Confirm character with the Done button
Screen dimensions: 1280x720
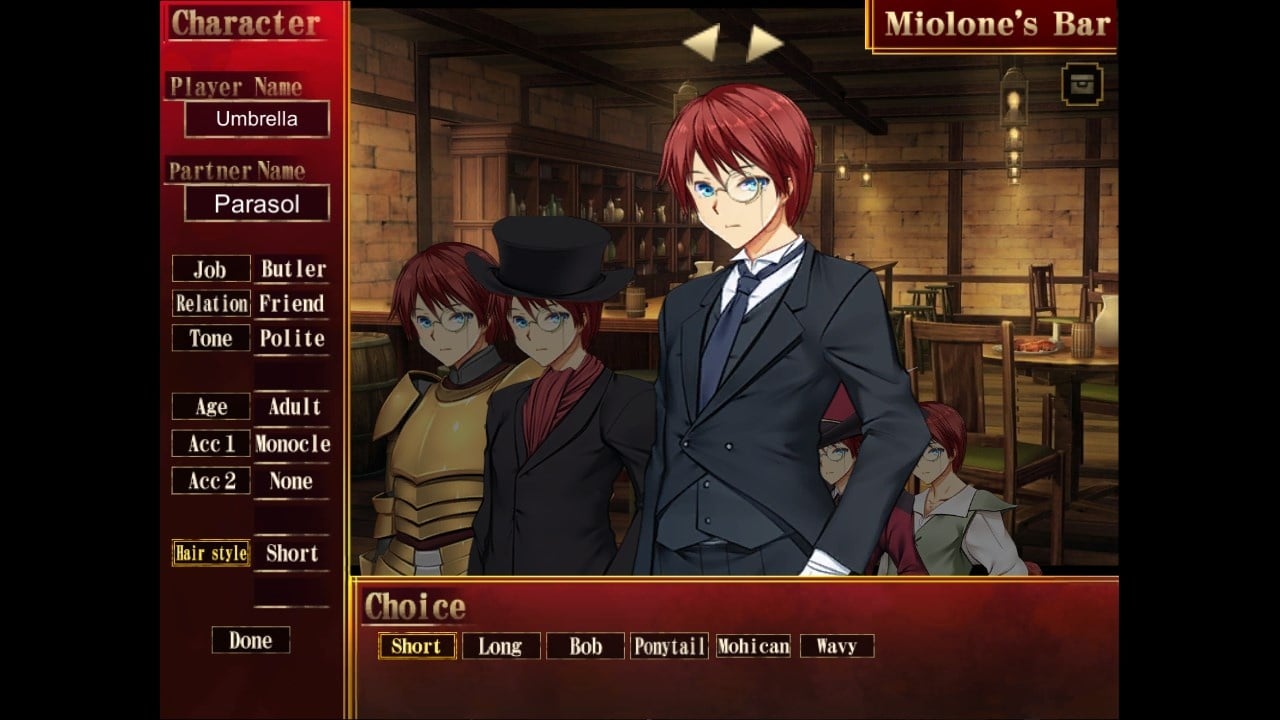pos(250,640)
